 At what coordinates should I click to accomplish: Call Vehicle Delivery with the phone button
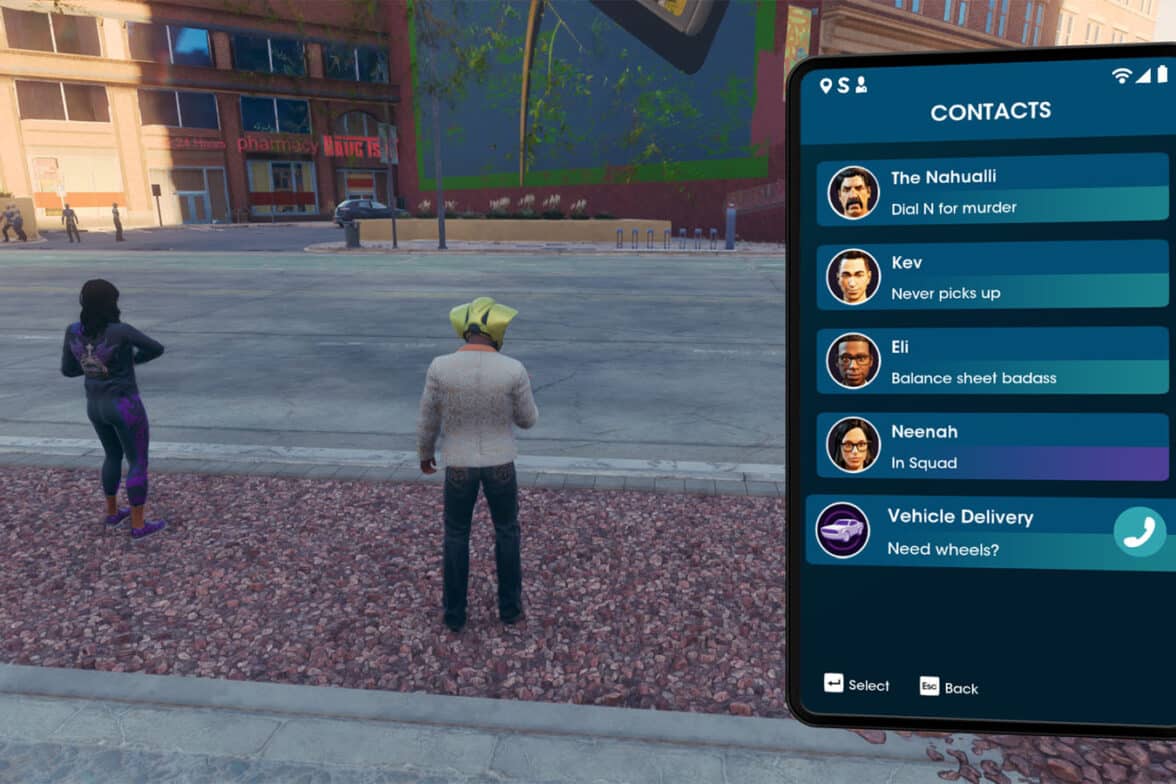1139,532
